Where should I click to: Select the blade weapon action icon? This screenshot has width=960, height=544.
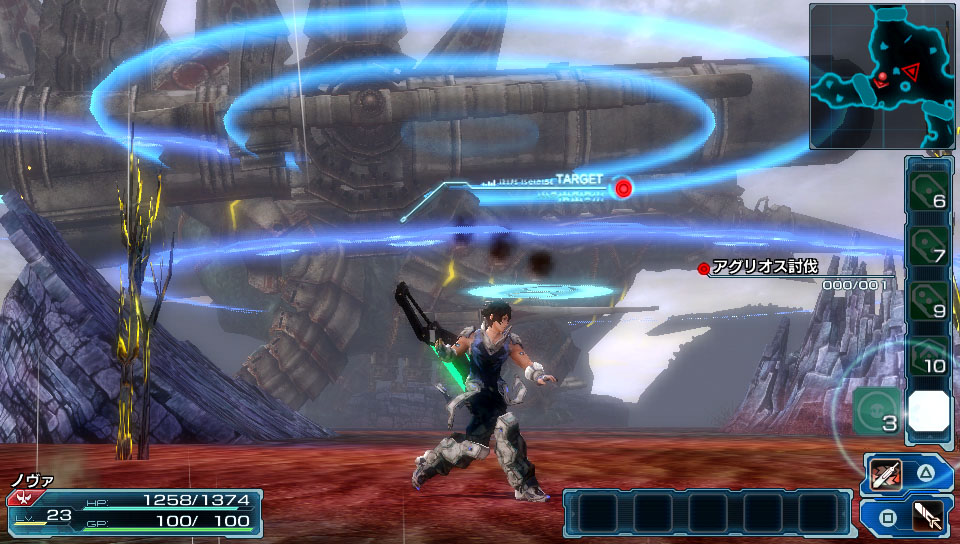886,473
